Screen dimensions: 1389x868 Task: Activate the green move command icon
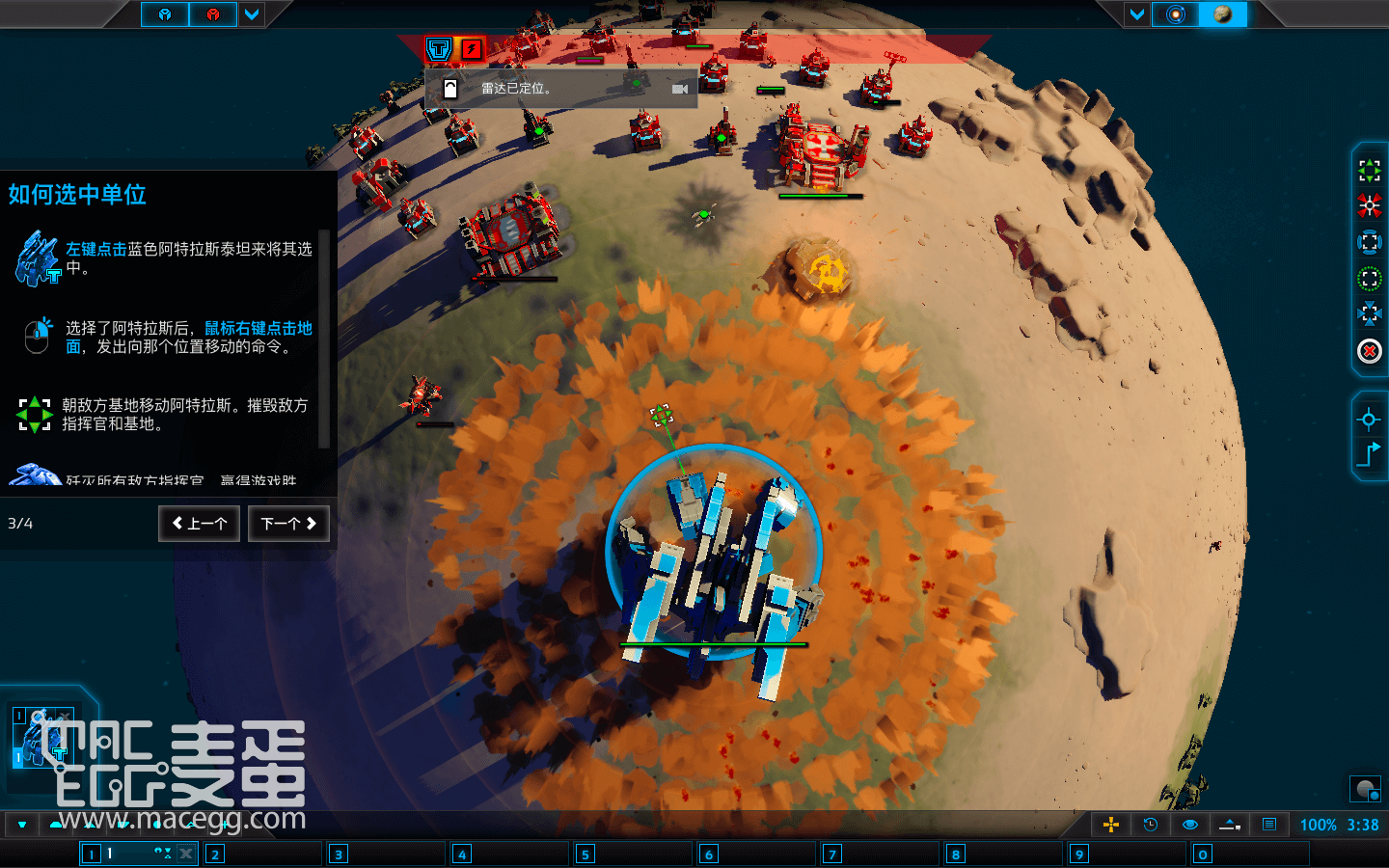click(x=1369, y=171)
